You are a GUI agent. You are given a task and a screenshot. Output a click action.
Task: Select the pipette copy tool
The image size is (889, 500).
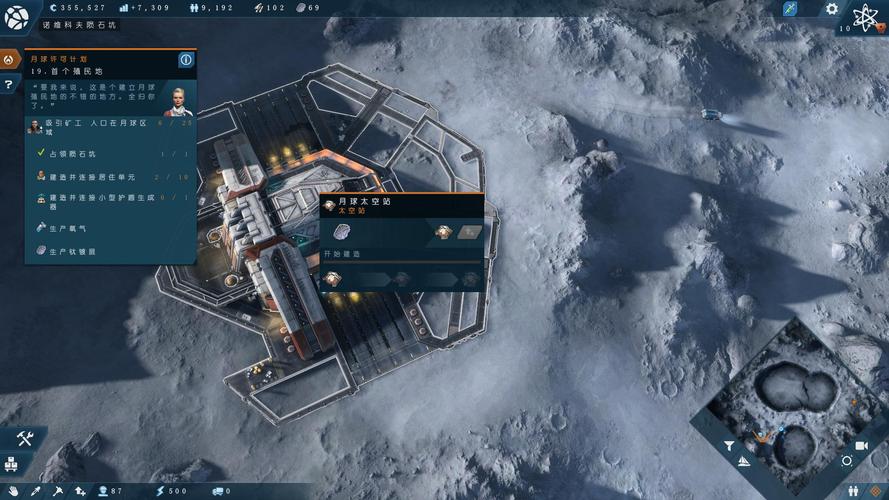click(36, 491)
